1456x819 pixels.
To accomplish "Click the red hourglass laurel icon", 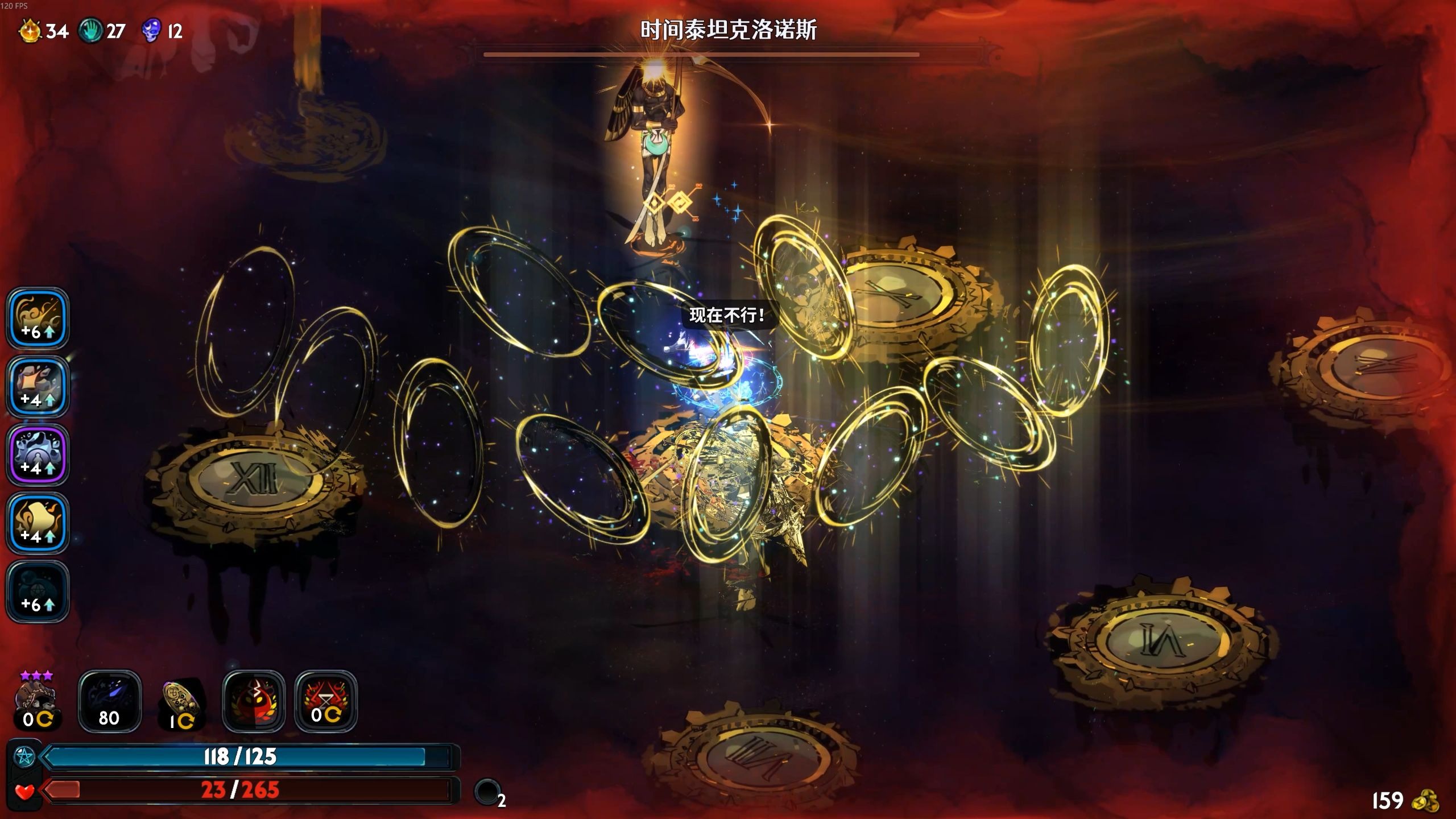I will point(326,701).
